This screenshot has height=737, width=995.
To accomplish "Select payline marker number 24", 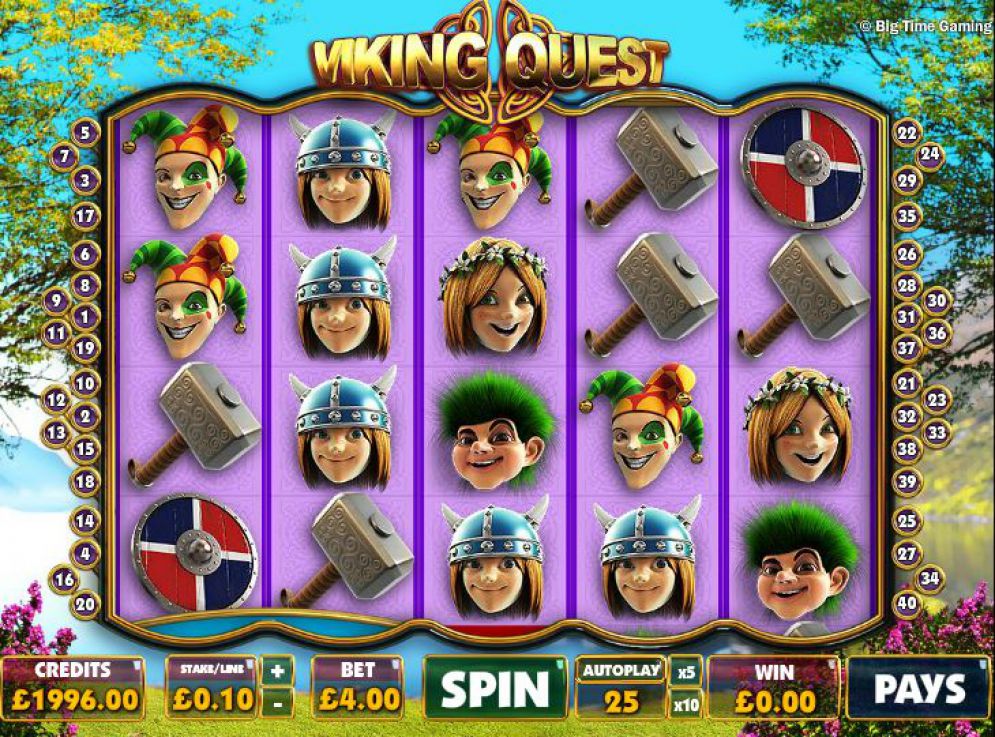I will [x=931, y=154].
